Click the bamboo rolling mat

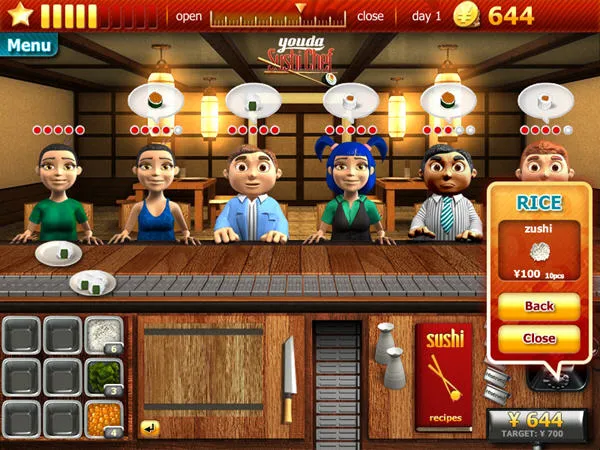[x=204, y=368]
